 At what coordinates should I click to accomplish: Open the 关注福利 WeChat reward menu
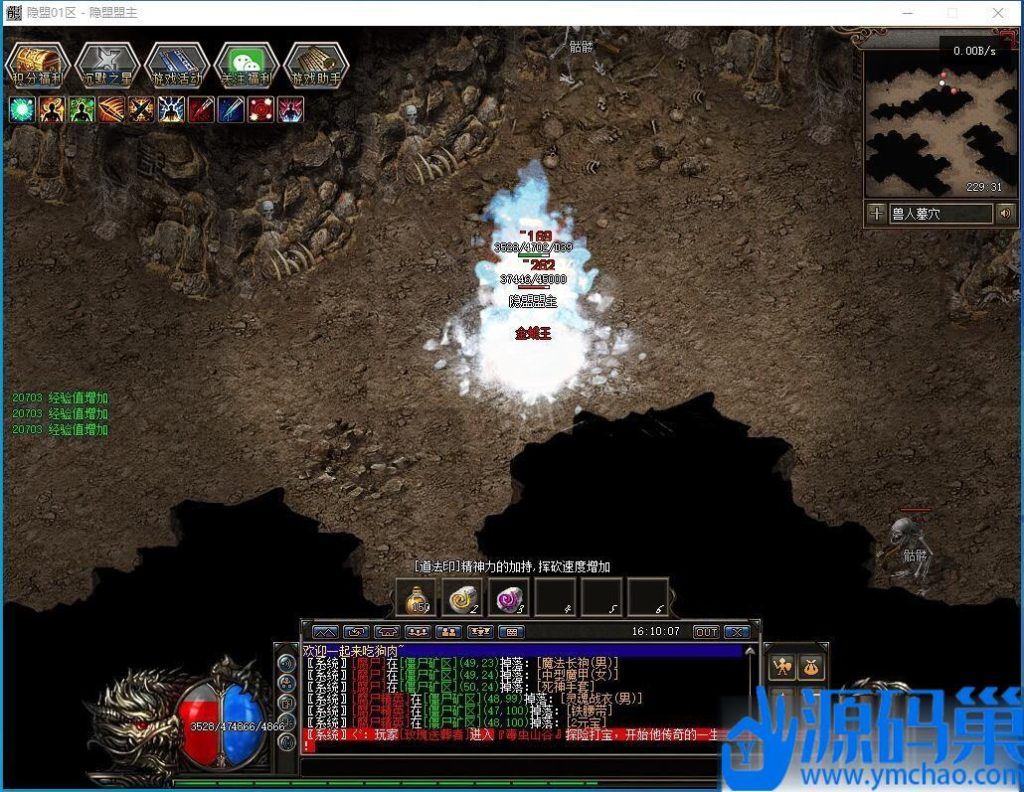(x=246, y=64)
